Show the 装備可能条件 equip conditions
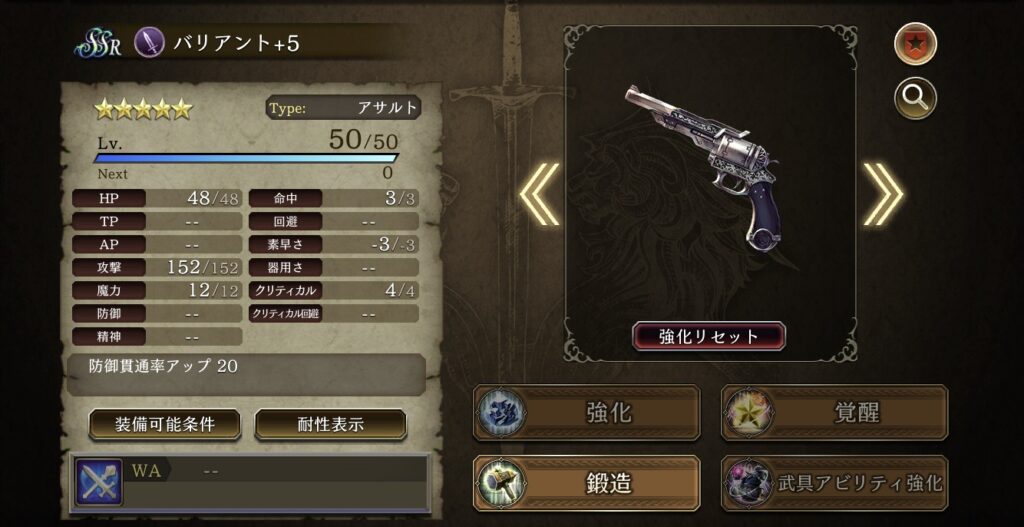Viewport: 1024px width, 527px height. 164,424
